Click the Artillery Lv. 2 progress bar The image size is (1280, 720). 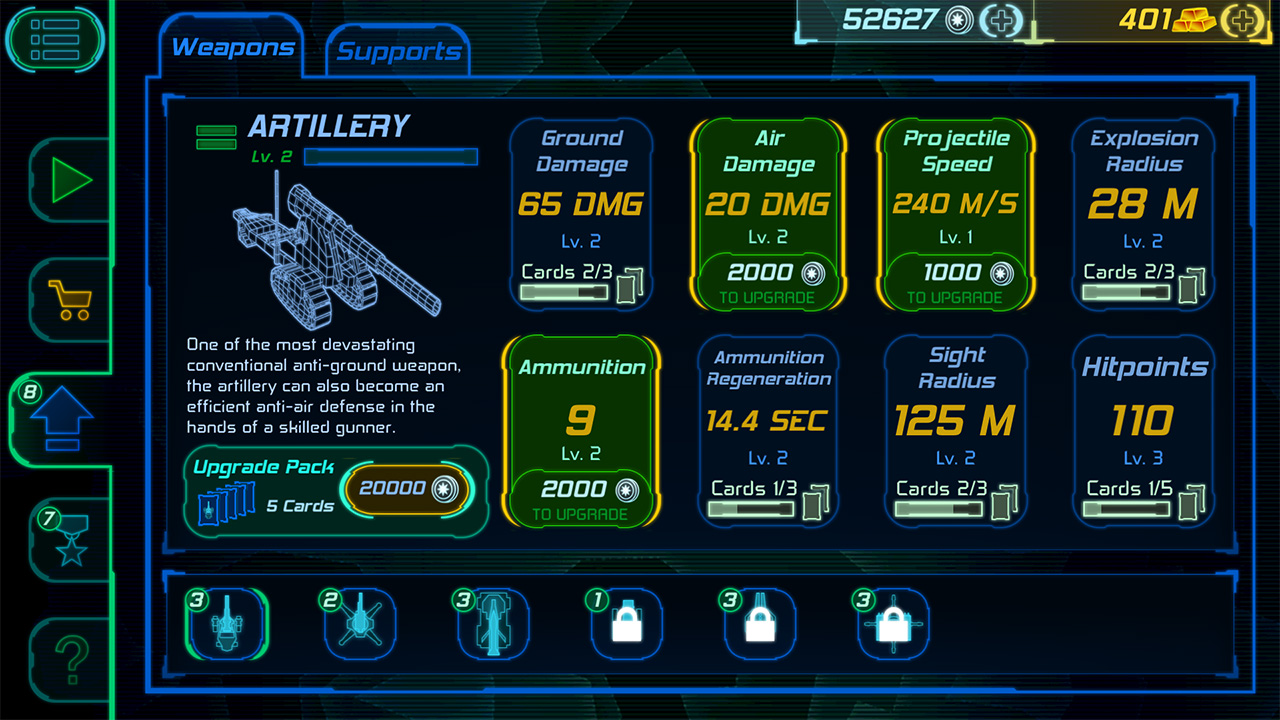pyautogui.click(x=390, y=157)
